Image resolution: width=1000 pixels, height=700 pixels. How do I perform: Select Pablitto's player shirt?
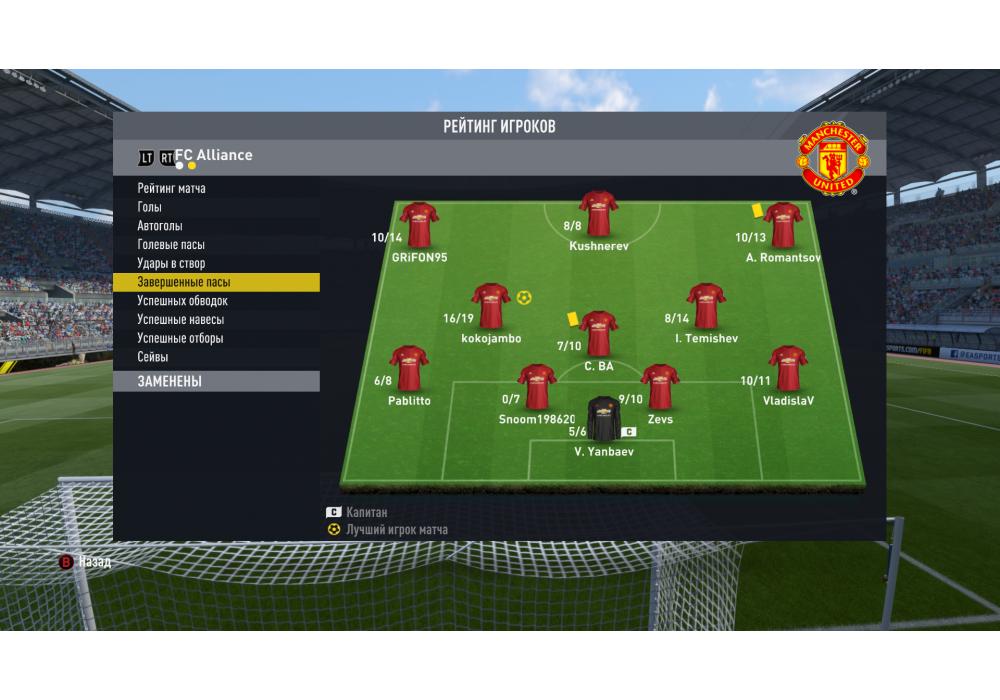(x=409, y=369)
